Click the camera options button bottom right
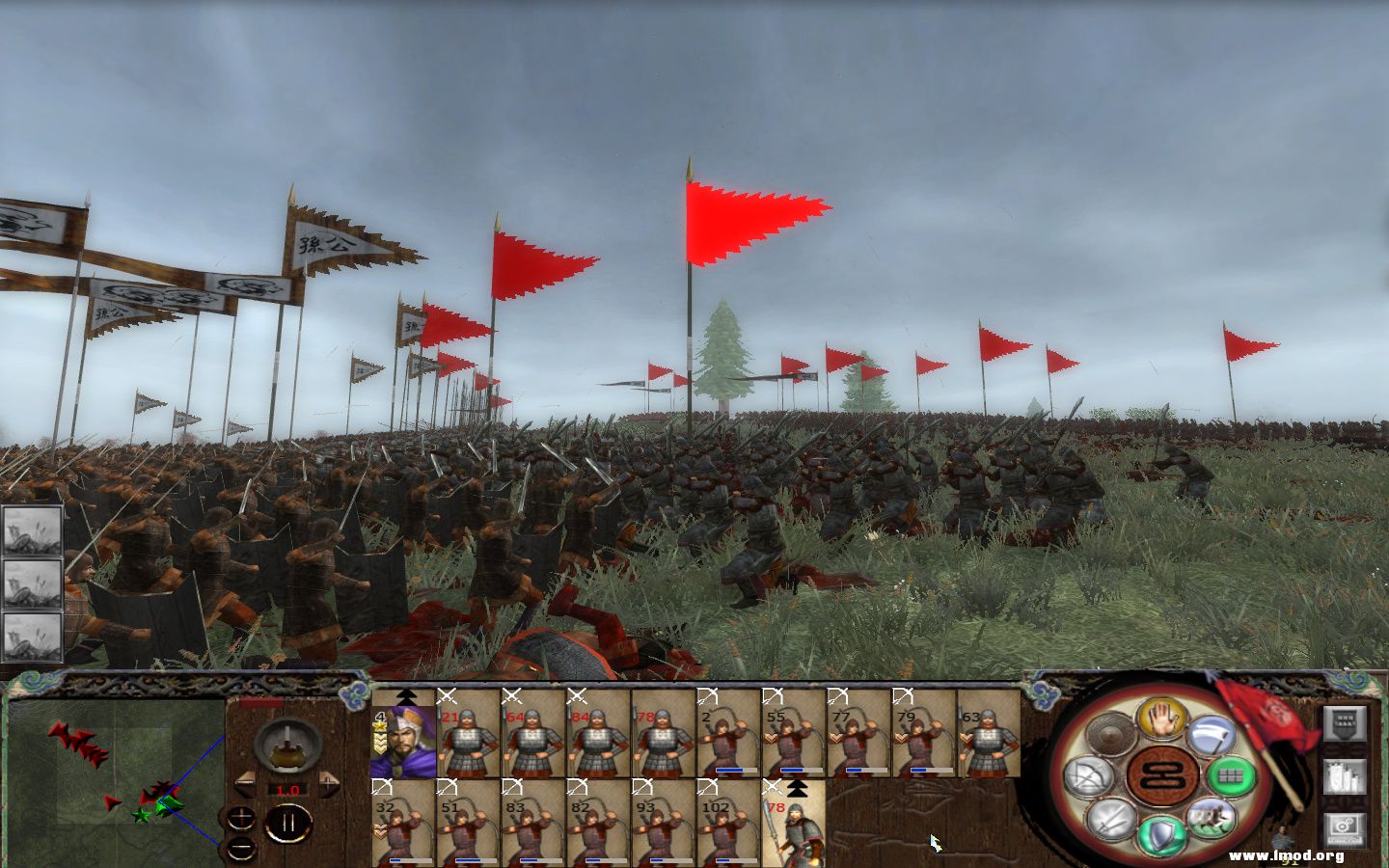This screenshot has height=868, width=1389. tap(1344, 827)
